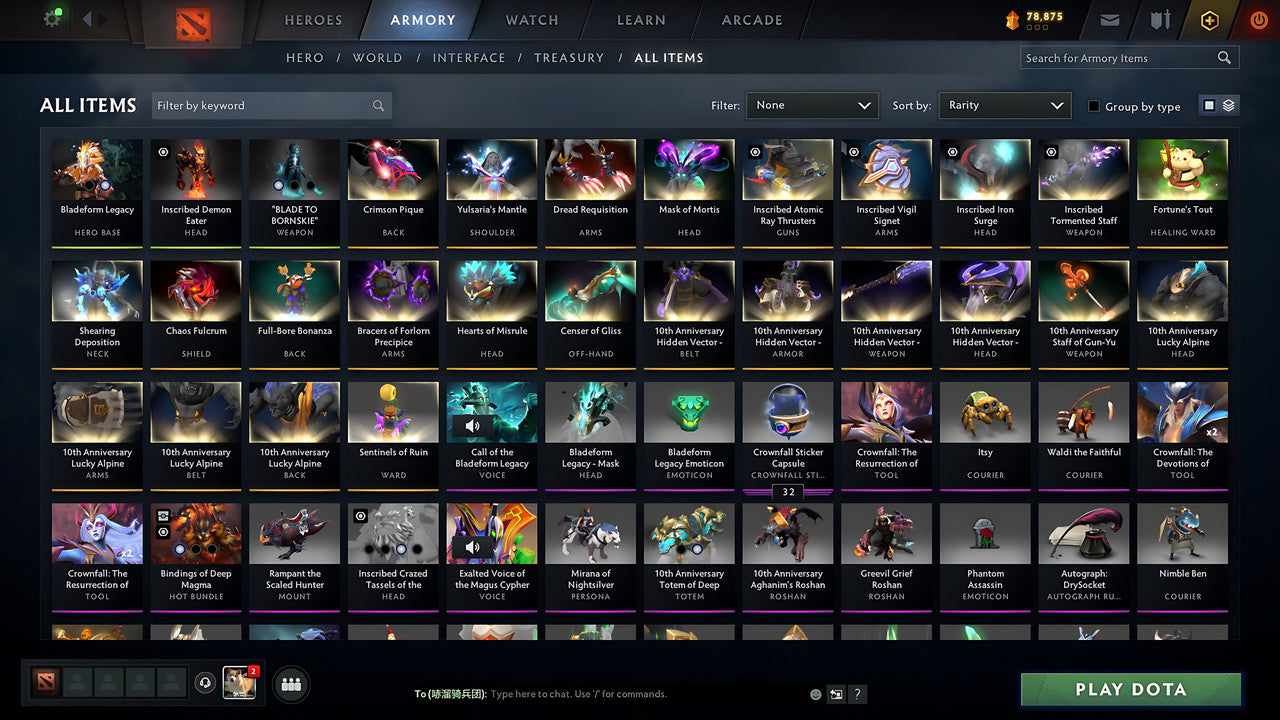Open the Filter dropdown set to None
The width and height of the screenshot is (1280, 720).
812,105
